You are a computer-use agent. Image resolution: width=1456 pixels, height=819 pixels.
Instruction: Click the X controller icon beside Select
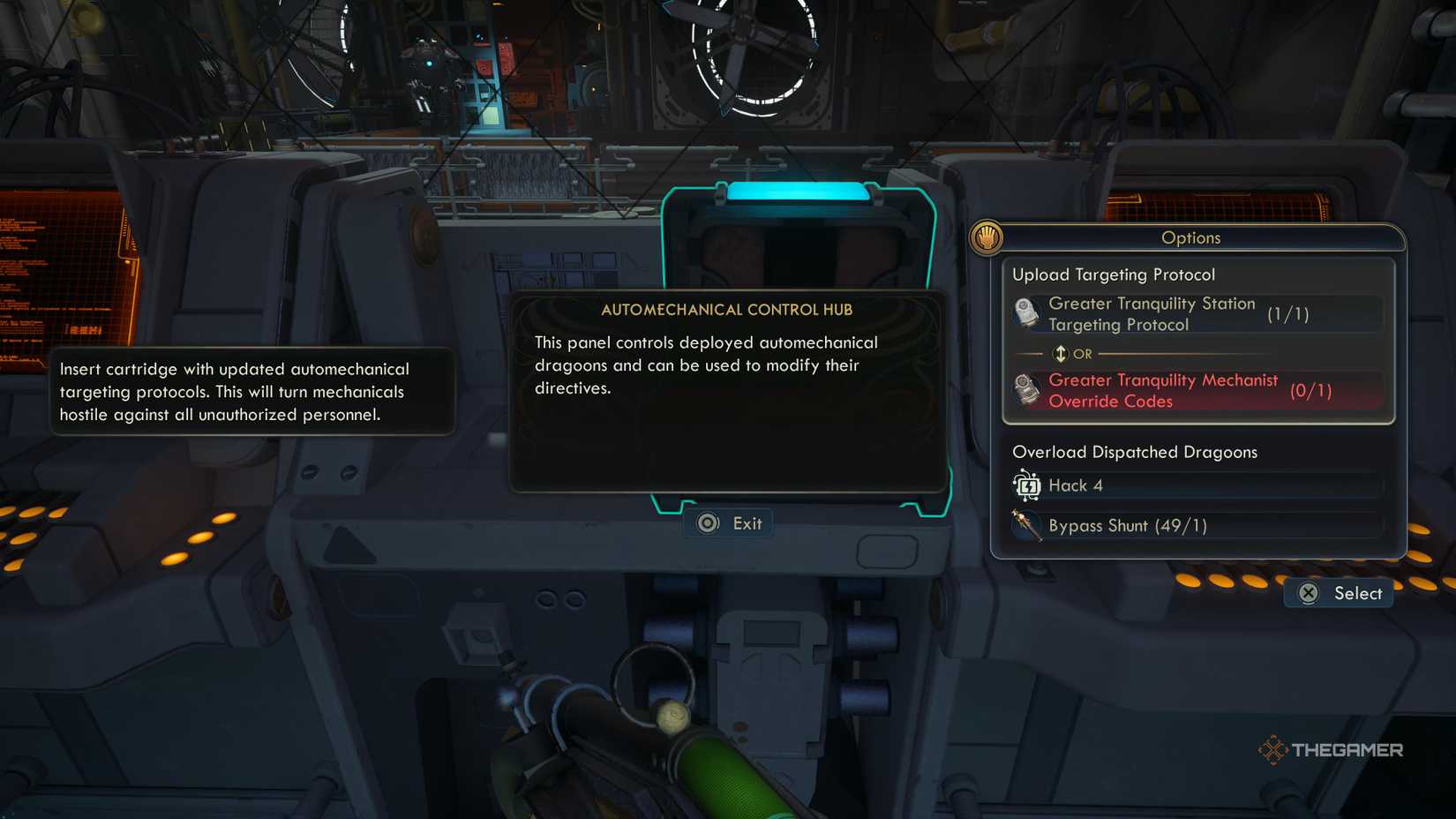[x=1310, y=593]
